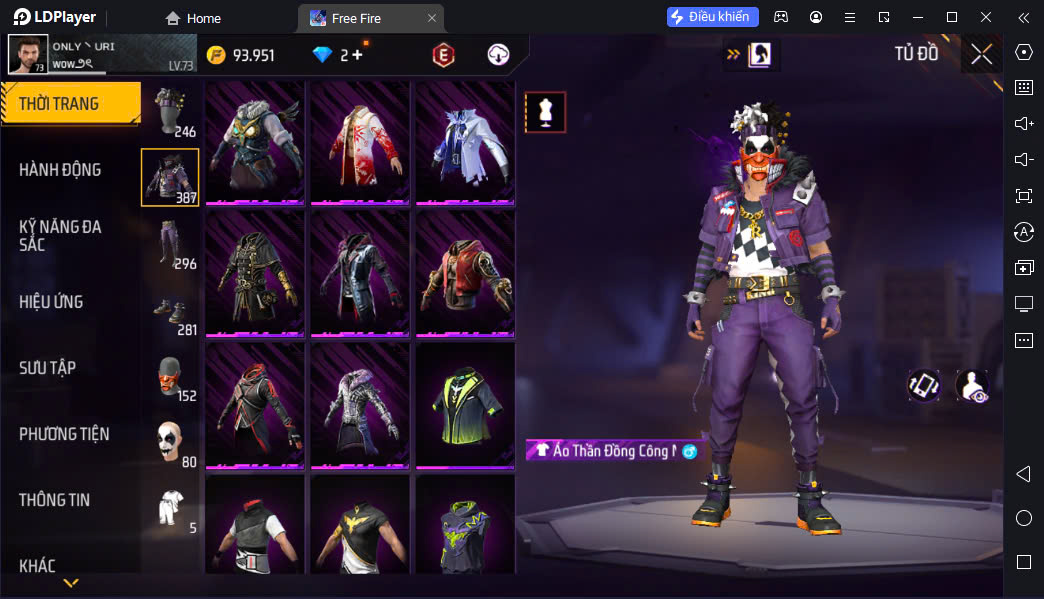Select the blue and white coat item
Image resolution: width=1044 pixels, height=599 pixels.
point(464,142)
